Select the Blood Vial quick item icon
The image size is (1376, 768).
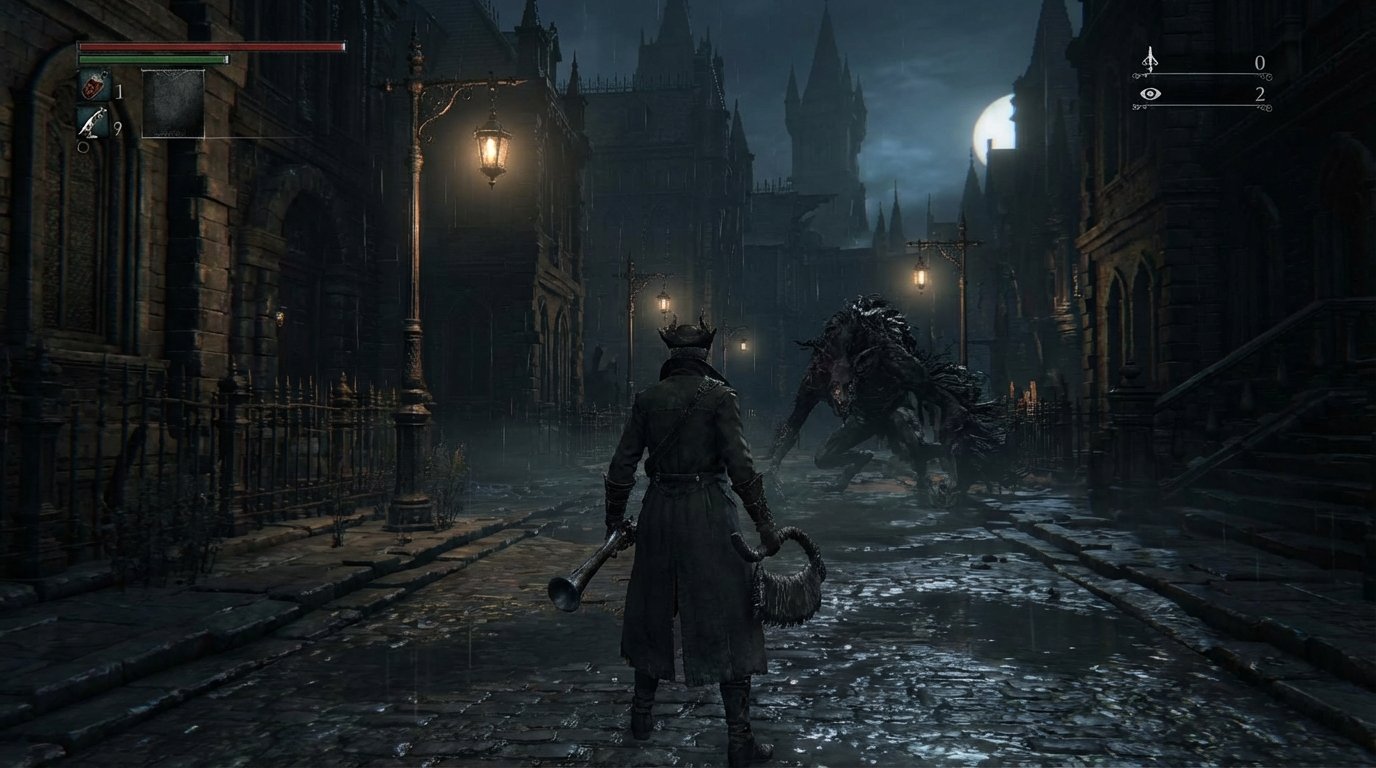pos(92,85)
